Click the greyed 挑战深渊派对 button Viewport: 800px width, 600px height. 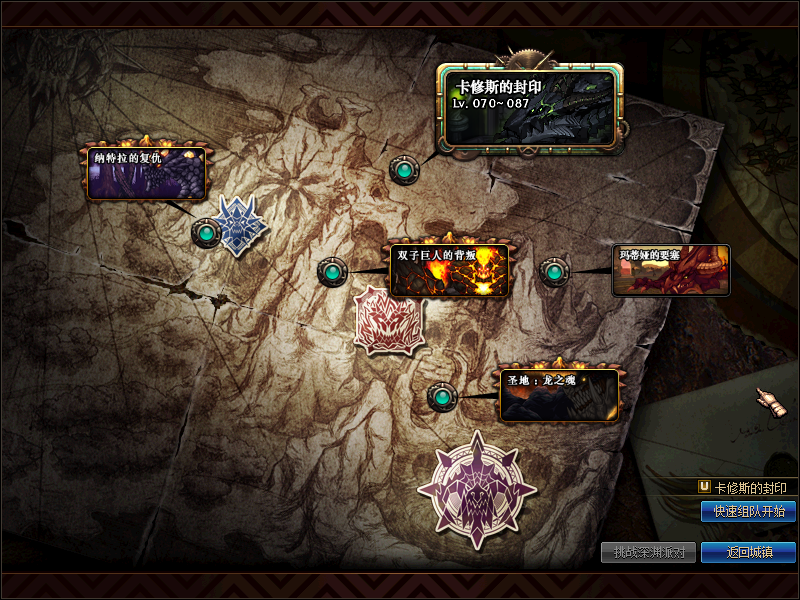pos(648,552)
